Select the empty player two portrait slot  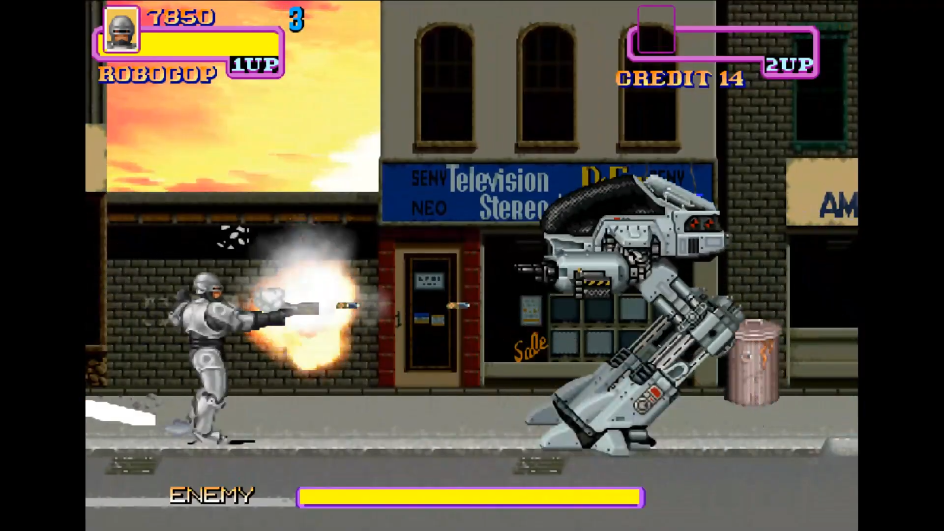pos(656,29)
